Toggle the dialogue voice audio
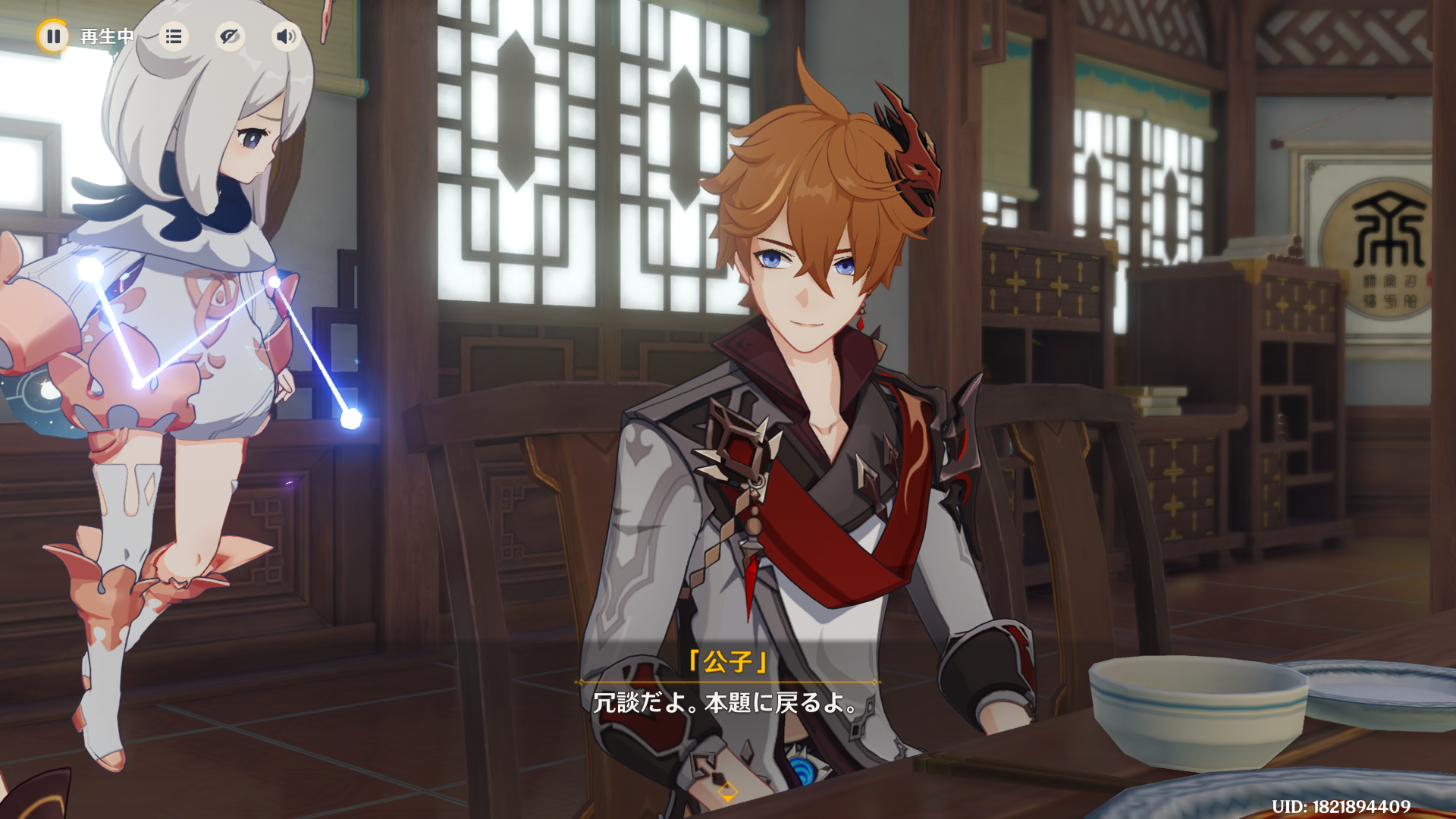 (285, 36)
